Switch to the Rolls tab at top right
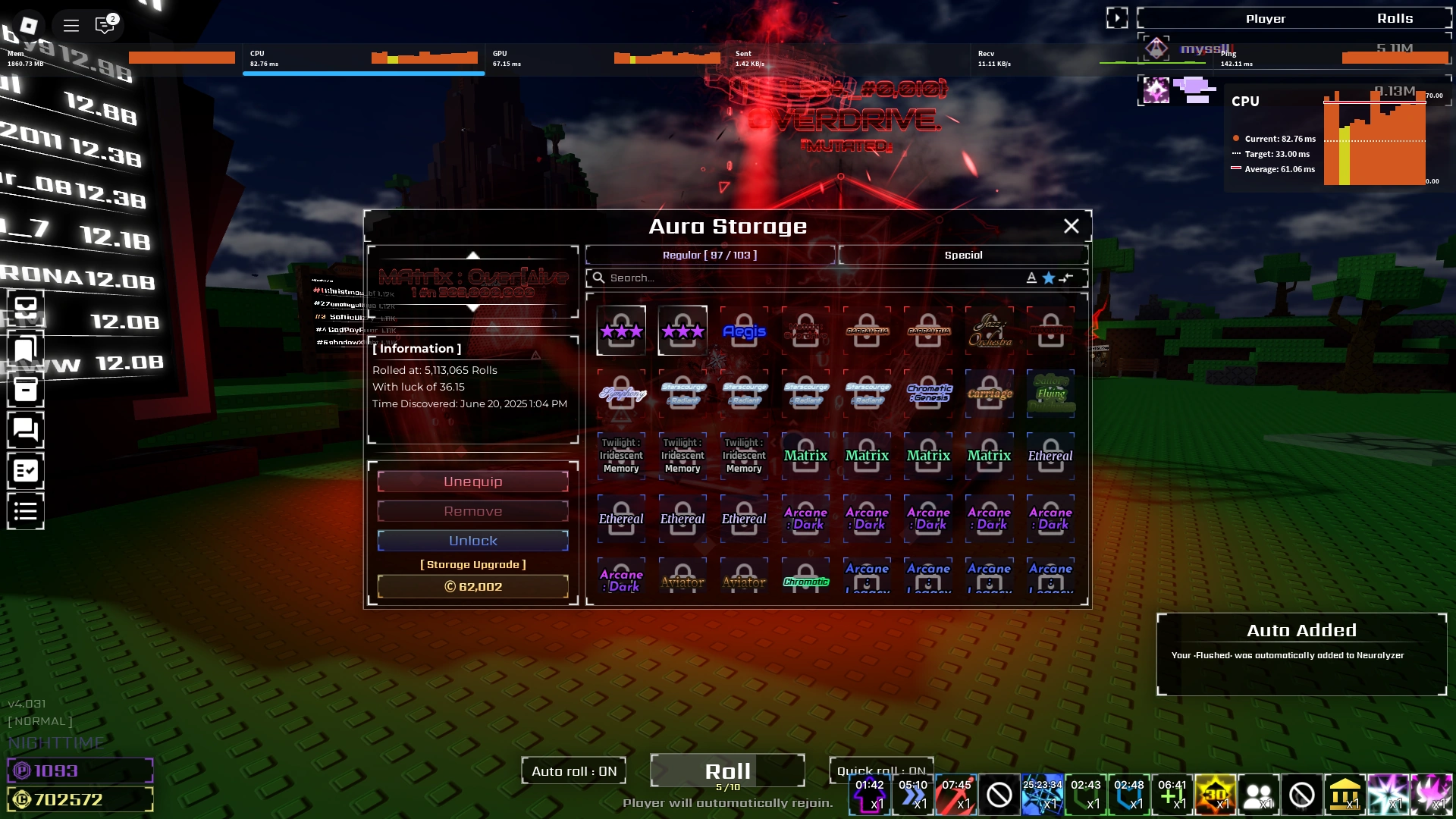 (x=1395, y=17)
